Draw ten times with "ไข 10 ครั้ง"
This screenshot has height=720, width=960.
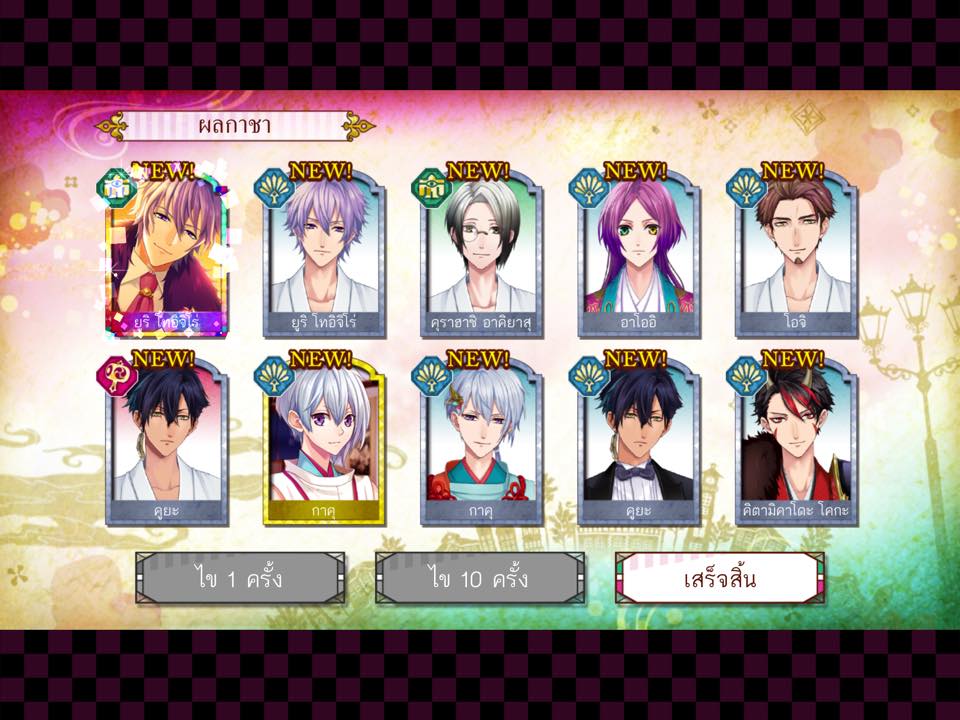click(x=480, y=578)
